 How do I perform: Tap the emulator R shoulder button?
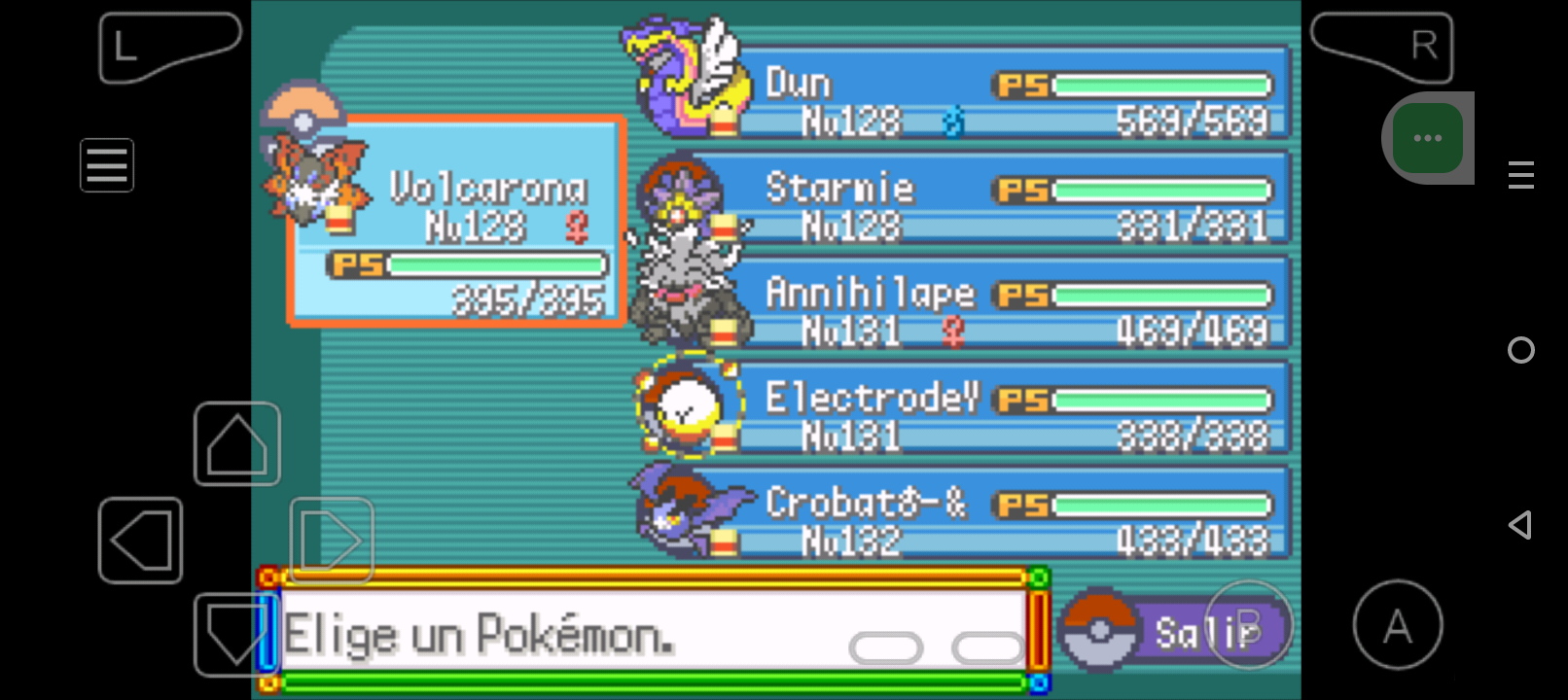pos(1385,46)
